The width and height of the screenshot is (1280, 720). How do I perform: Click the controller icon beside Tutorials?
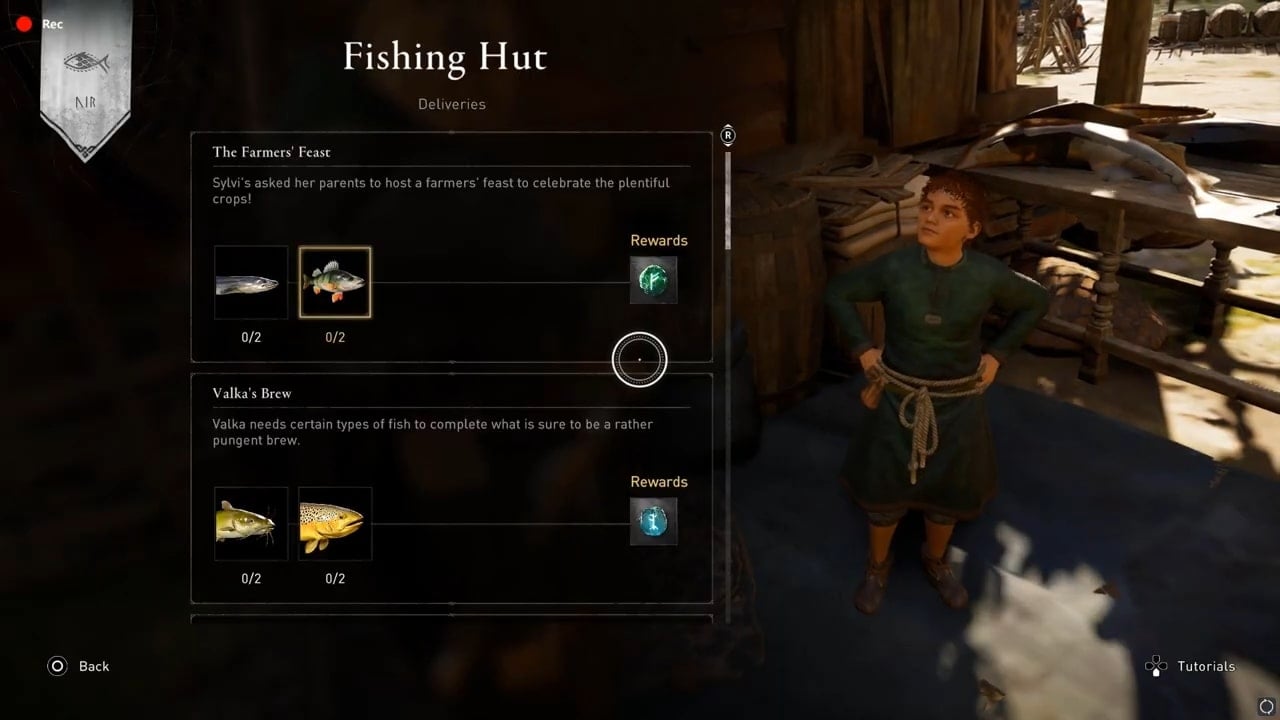(1155, 665)
